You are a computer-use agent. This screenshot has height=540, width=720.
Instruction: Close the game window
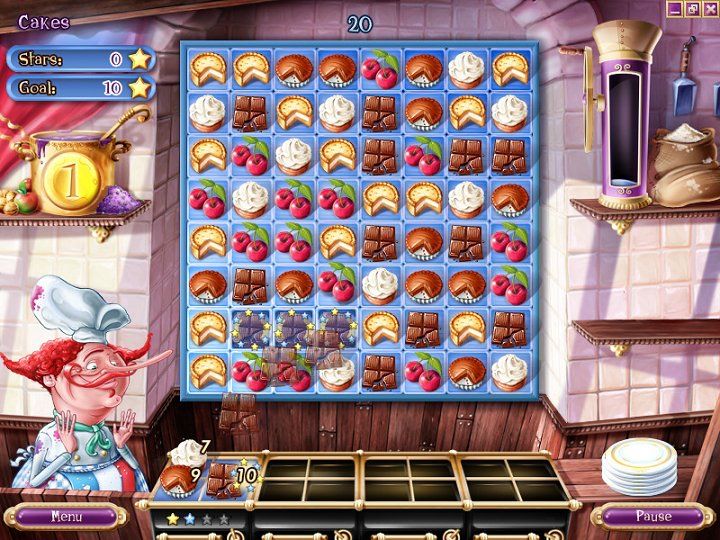click(x=709, y=9)
